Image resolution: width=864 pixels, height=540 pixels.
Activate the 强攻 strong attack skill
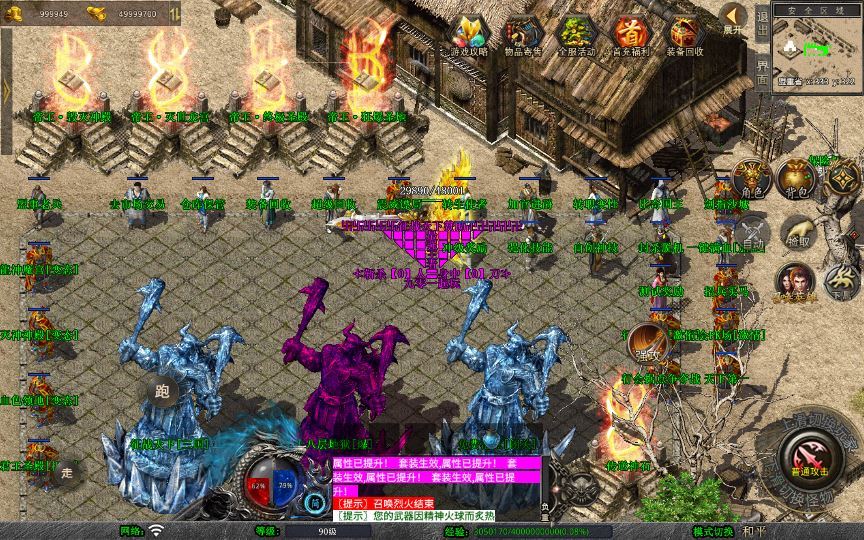[x=647, y=343]
